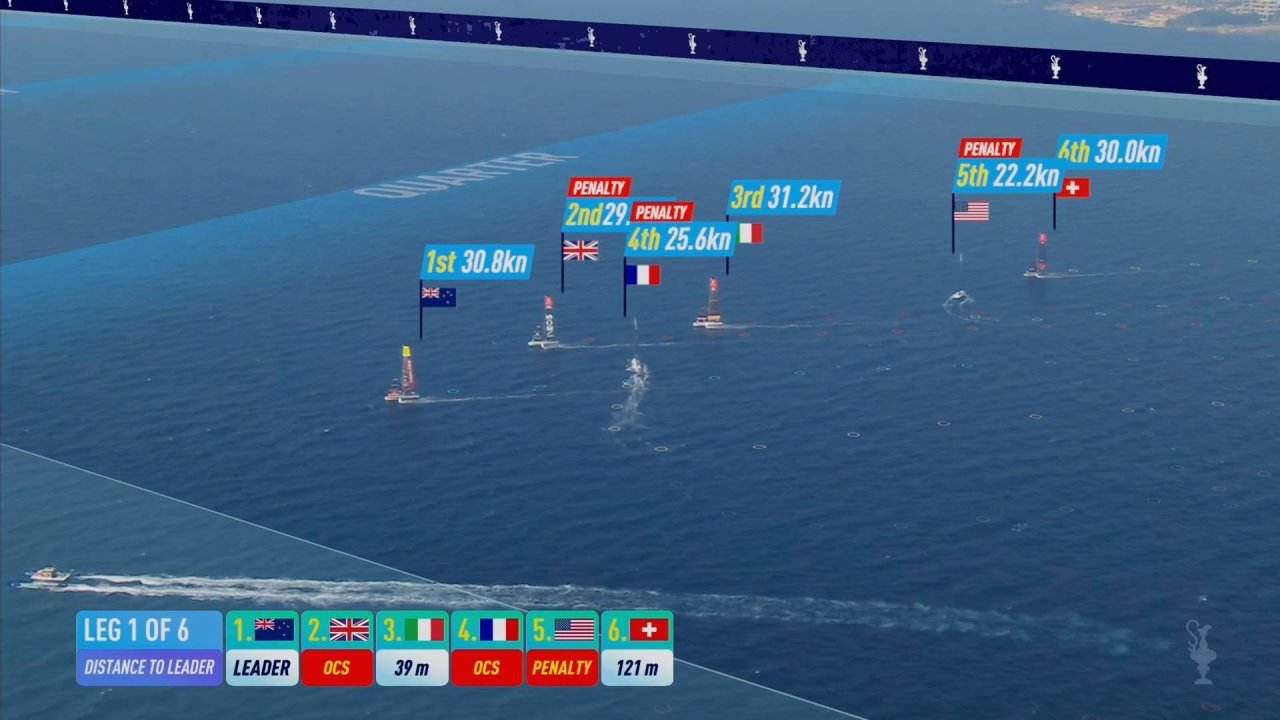1280x720 pixels.
Task: Pick France's fourth-place leaderboard tile
Action: tap(487, 648)
